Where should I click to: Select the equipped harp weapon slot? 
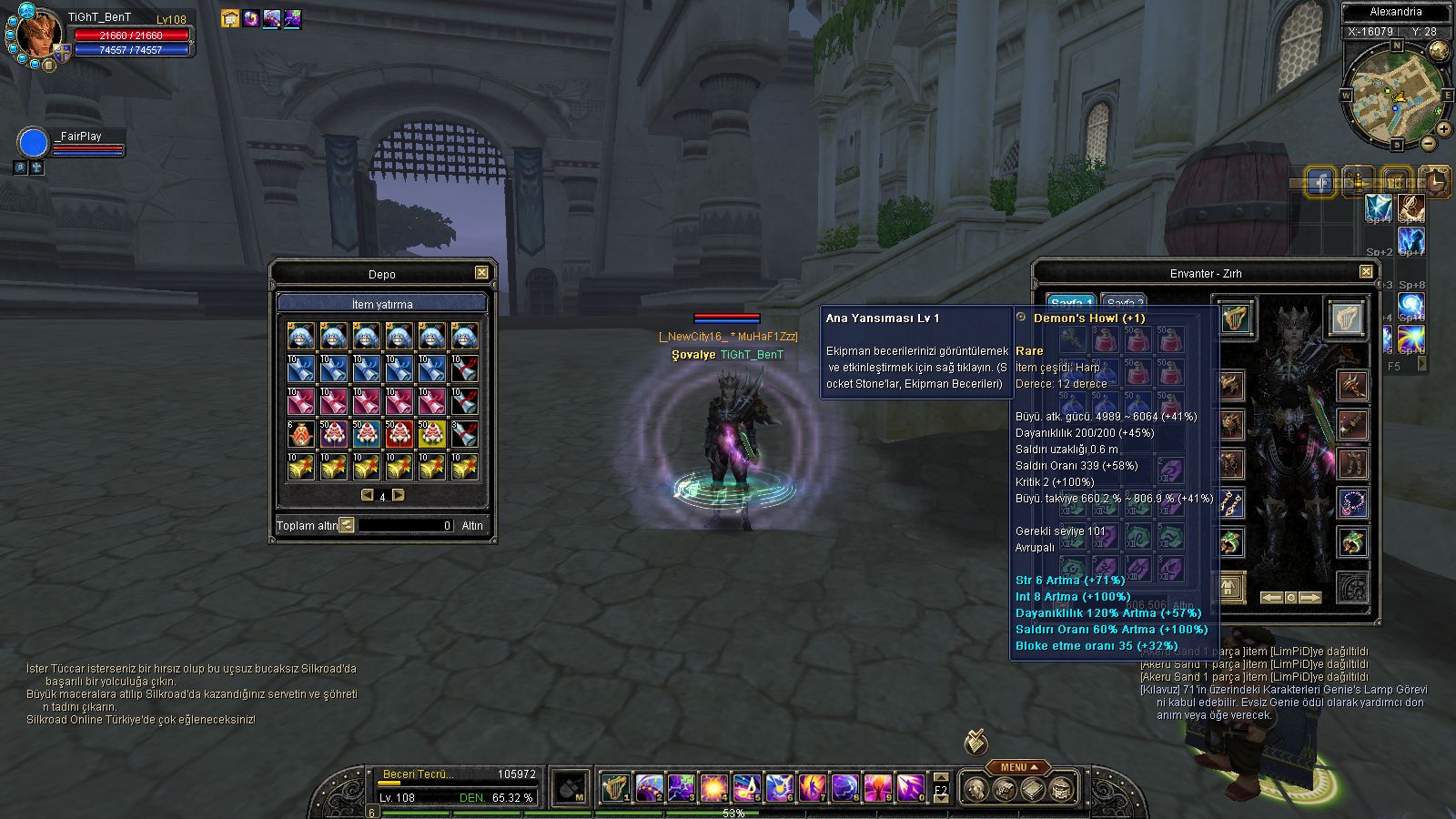(x=1234, y=318)
